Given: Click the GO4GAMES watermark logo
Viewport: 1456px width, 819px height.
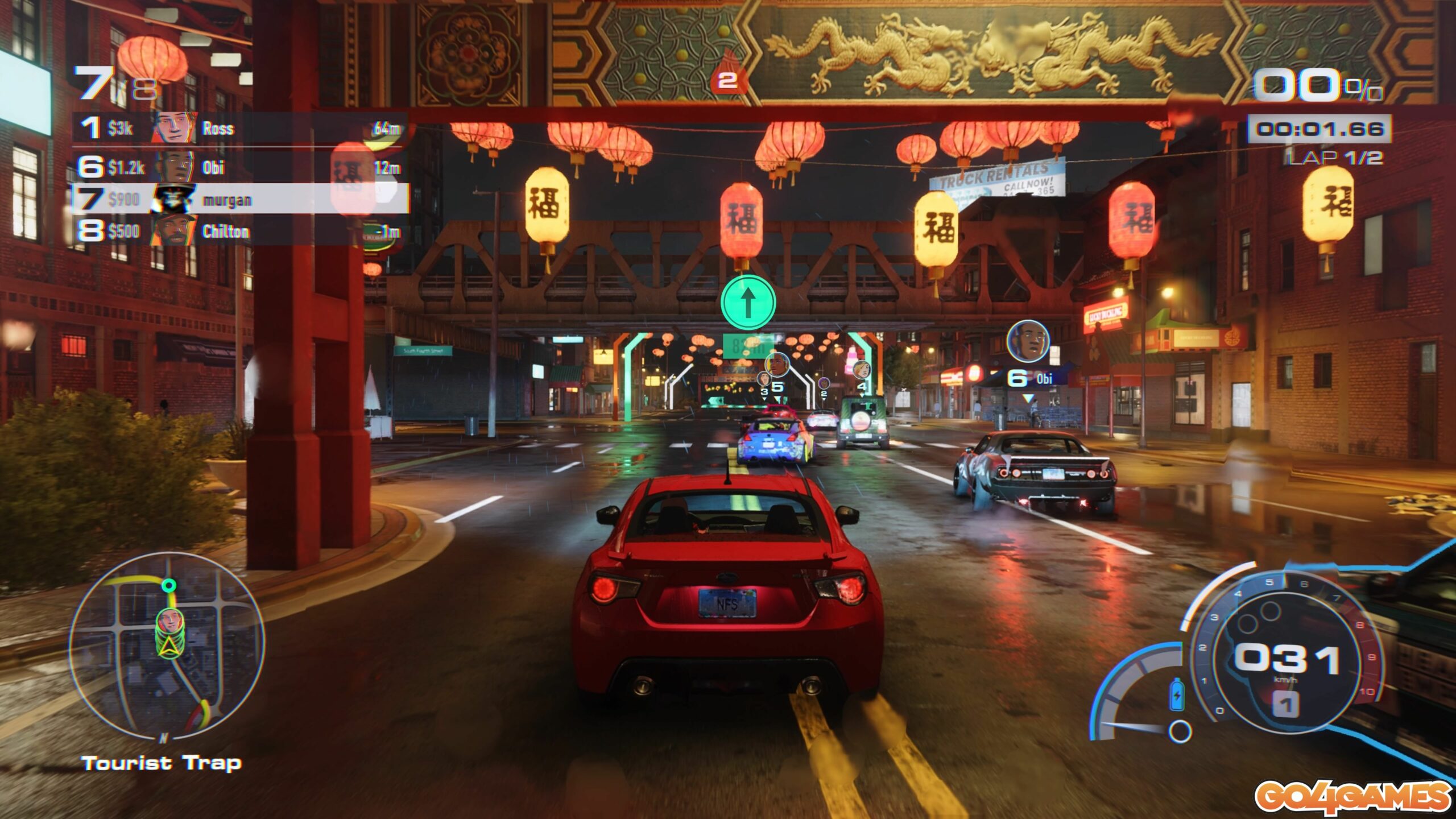Looking at the screenshot, I should pos(1351,797).
